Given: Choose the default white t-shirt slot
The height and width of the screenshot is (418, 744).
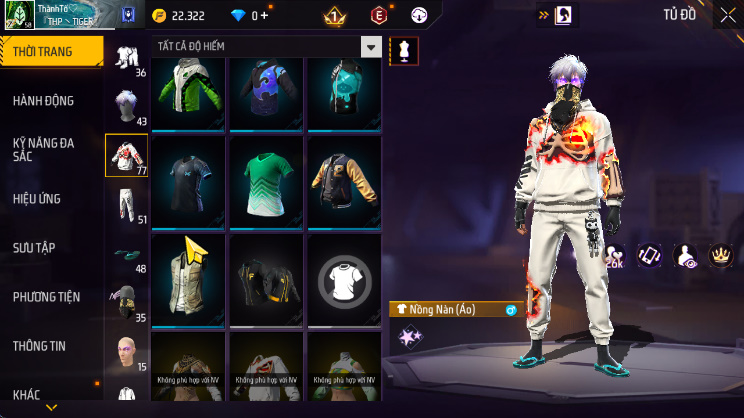Looking at the screenshot, I should (343, 280).
